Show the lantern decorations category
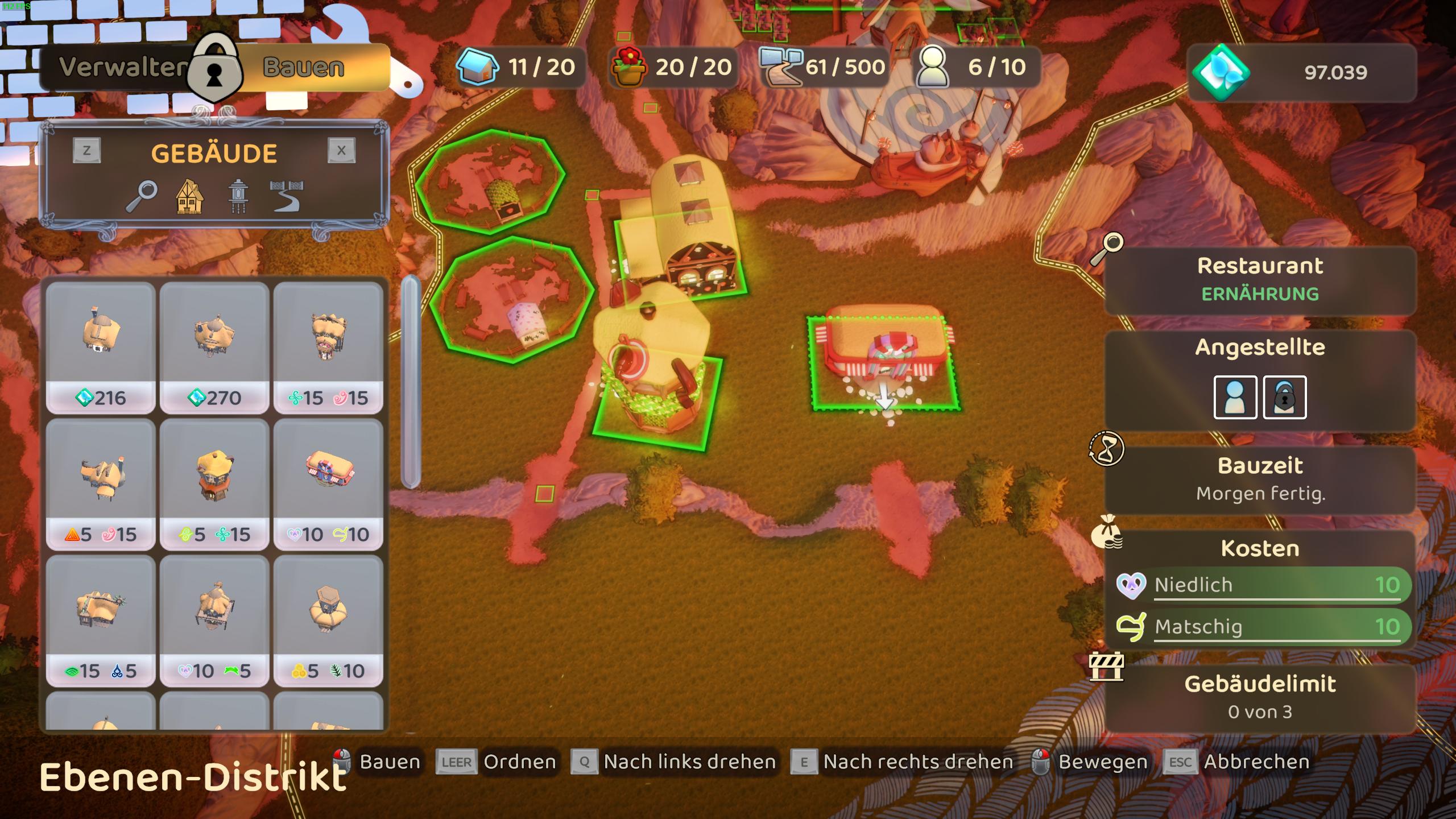The width and height of the screenshot is (1456, 819). point(237,197)
